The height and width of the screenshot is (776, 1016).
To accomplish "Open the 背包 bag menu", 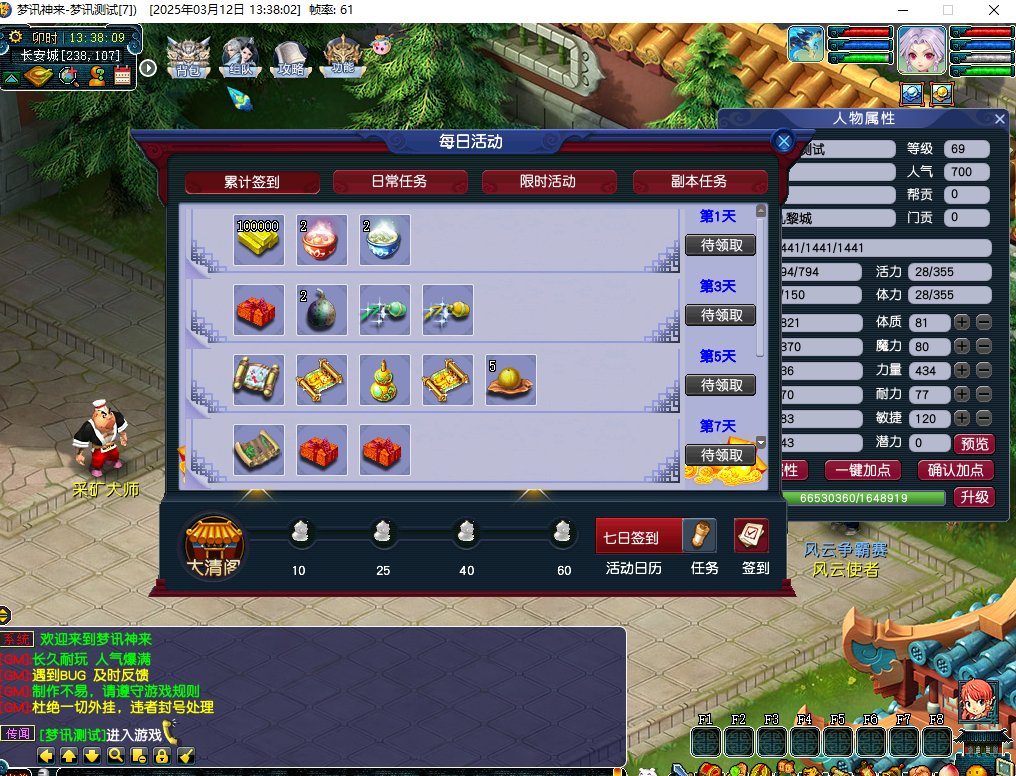I will pyautogui.click(x=188, y=57).
